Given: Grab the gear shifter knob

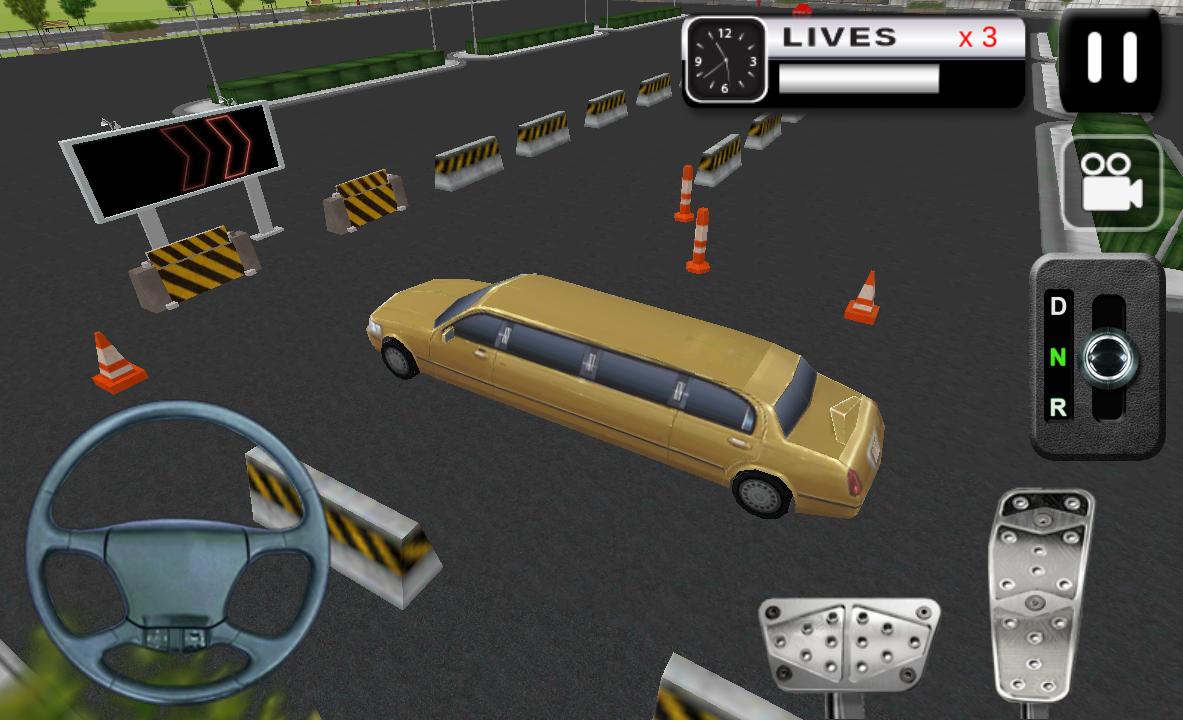Looking at the screenshot, I should click(x=1111, y=355).
